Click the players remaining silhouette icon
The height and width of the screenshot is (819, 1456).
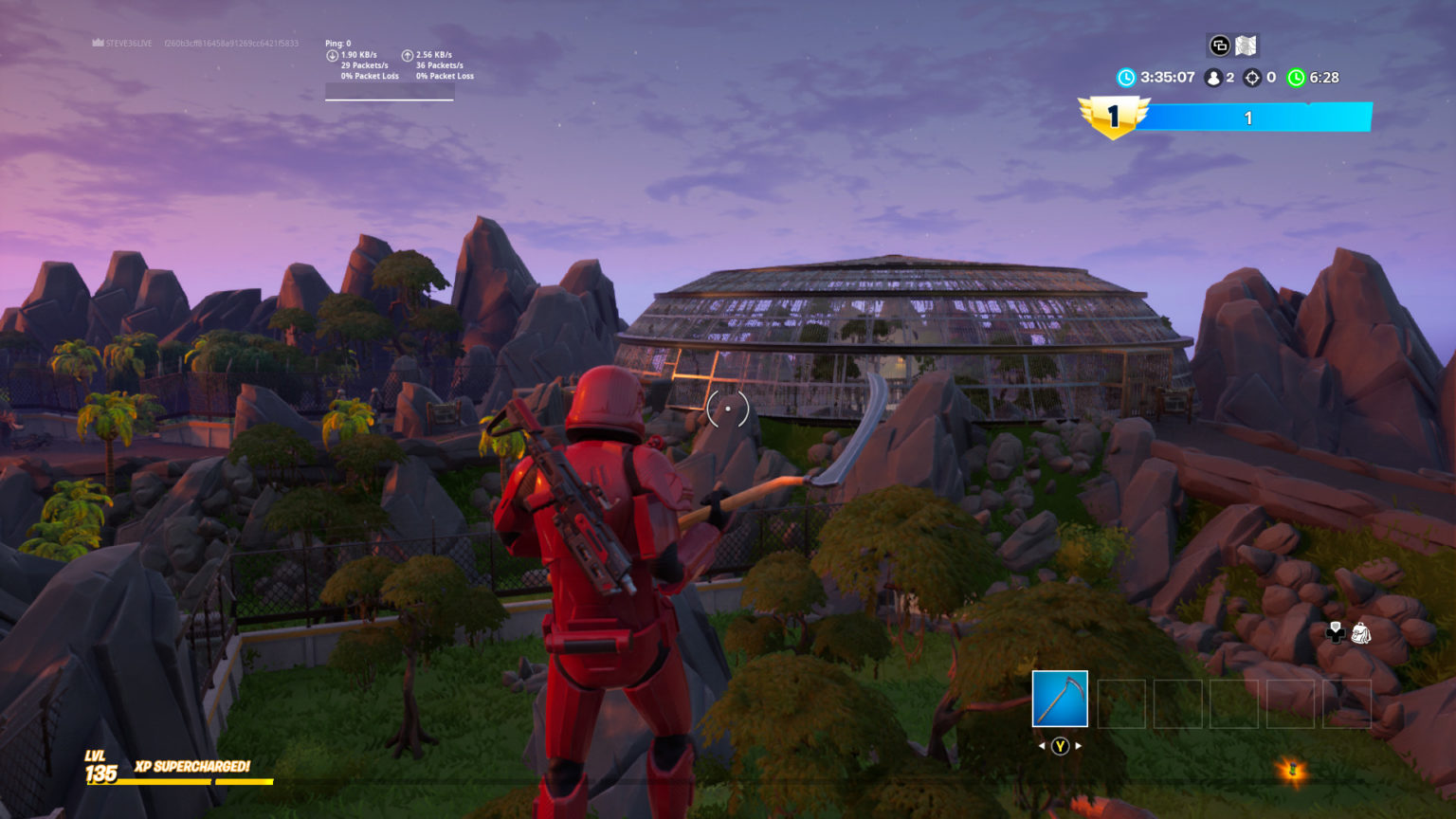pos(1215,77)
